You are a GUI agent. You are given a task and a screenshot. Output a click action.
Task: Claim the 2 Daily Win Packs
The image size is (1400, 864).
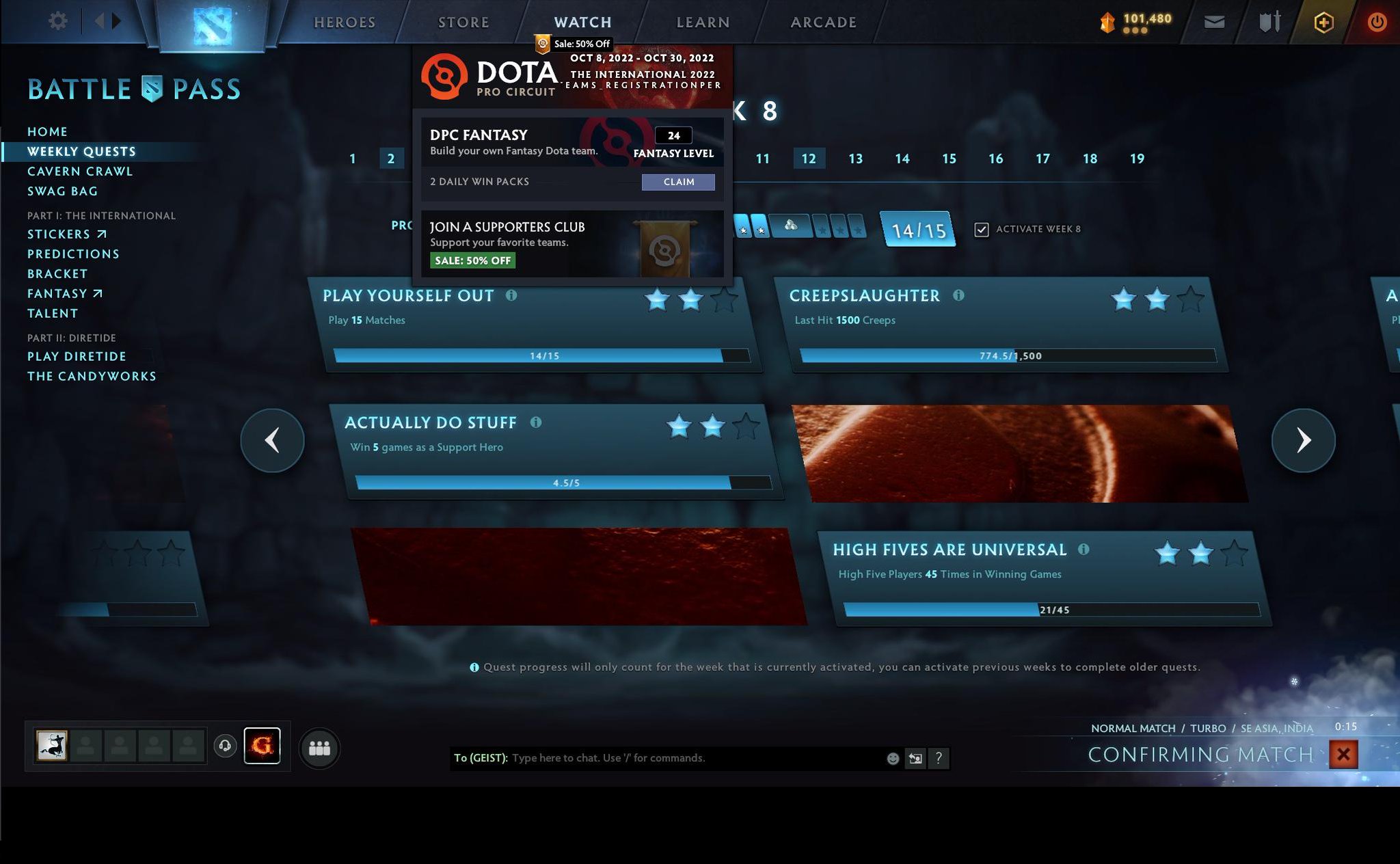tap(678, 182)
